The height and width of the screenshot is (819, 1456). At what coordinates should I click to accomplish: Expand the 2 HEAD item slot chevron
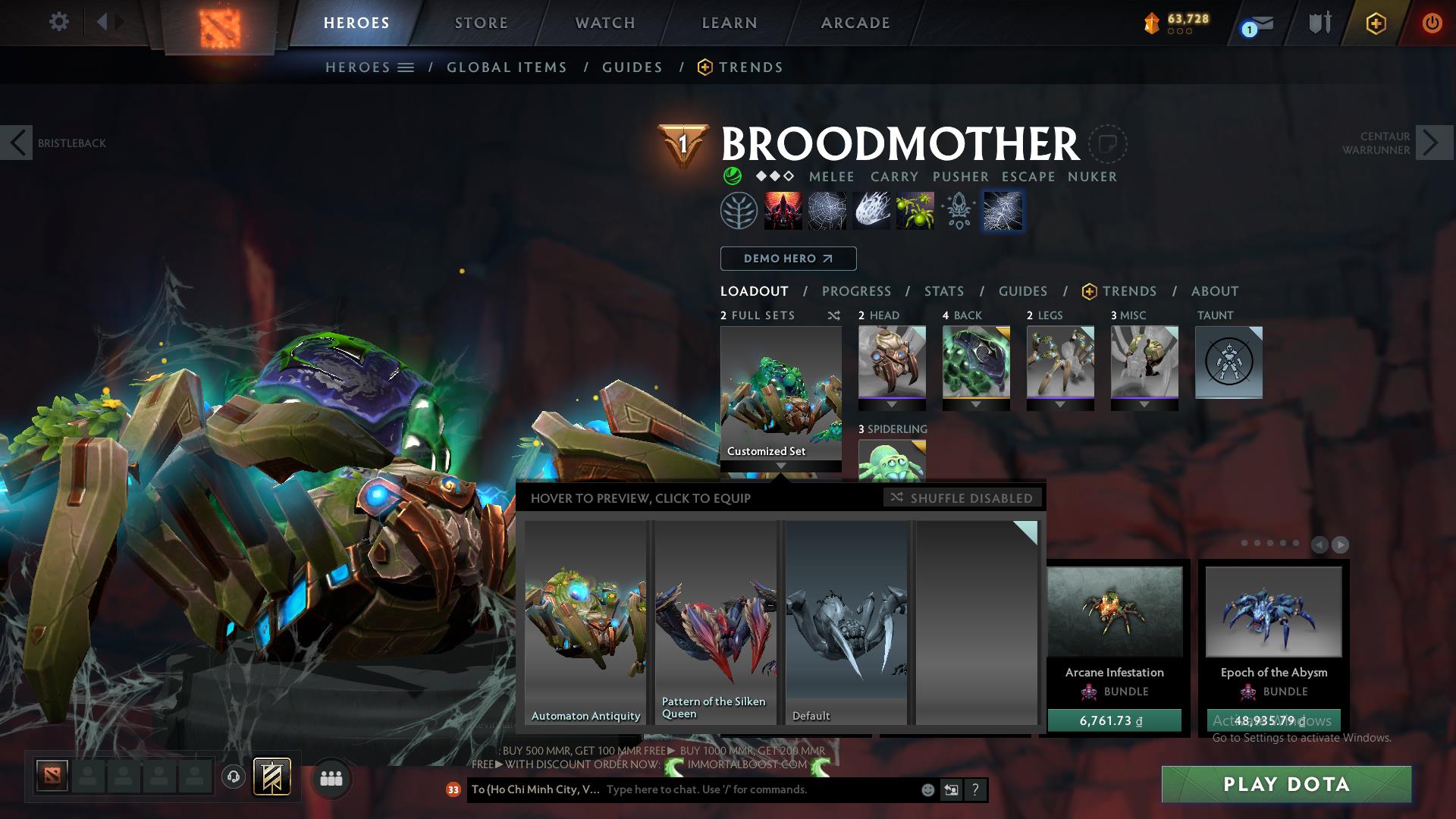[892, 404]
